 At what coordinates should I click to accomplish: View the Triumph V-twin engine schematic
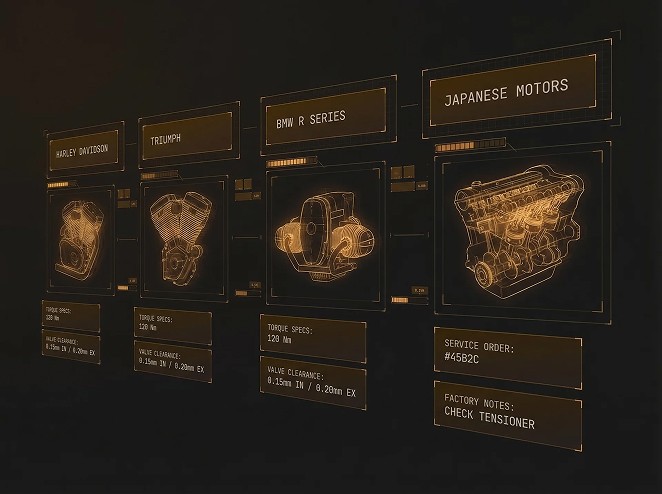(182, 237)
